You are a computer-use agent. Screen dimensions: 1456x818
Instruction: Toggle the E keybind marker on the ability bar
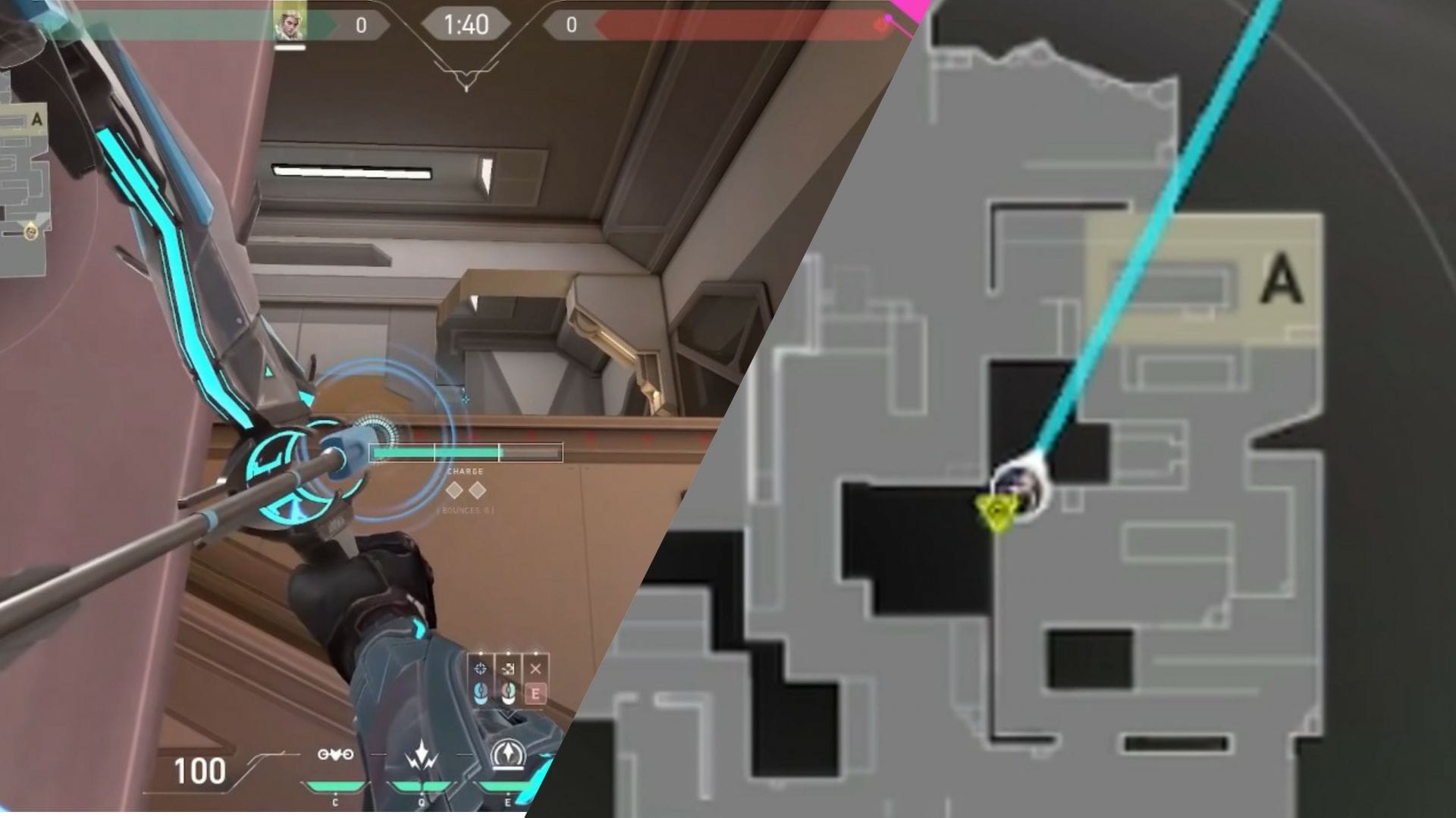click(x=536, y=695)
